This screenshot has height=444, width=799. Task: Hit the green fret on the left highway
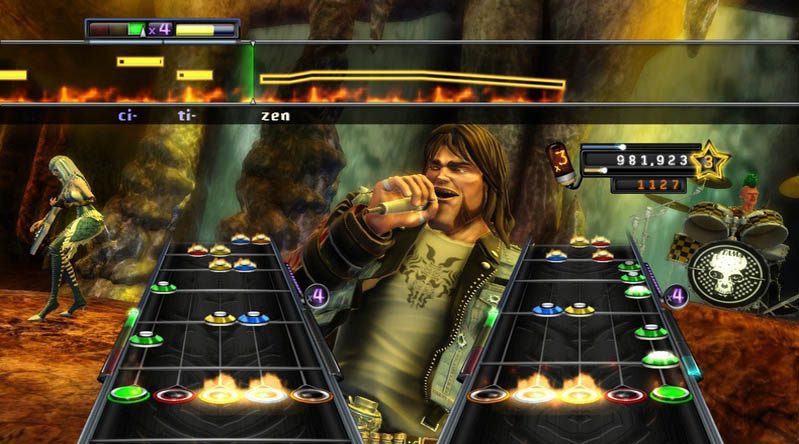coord(128,394)
